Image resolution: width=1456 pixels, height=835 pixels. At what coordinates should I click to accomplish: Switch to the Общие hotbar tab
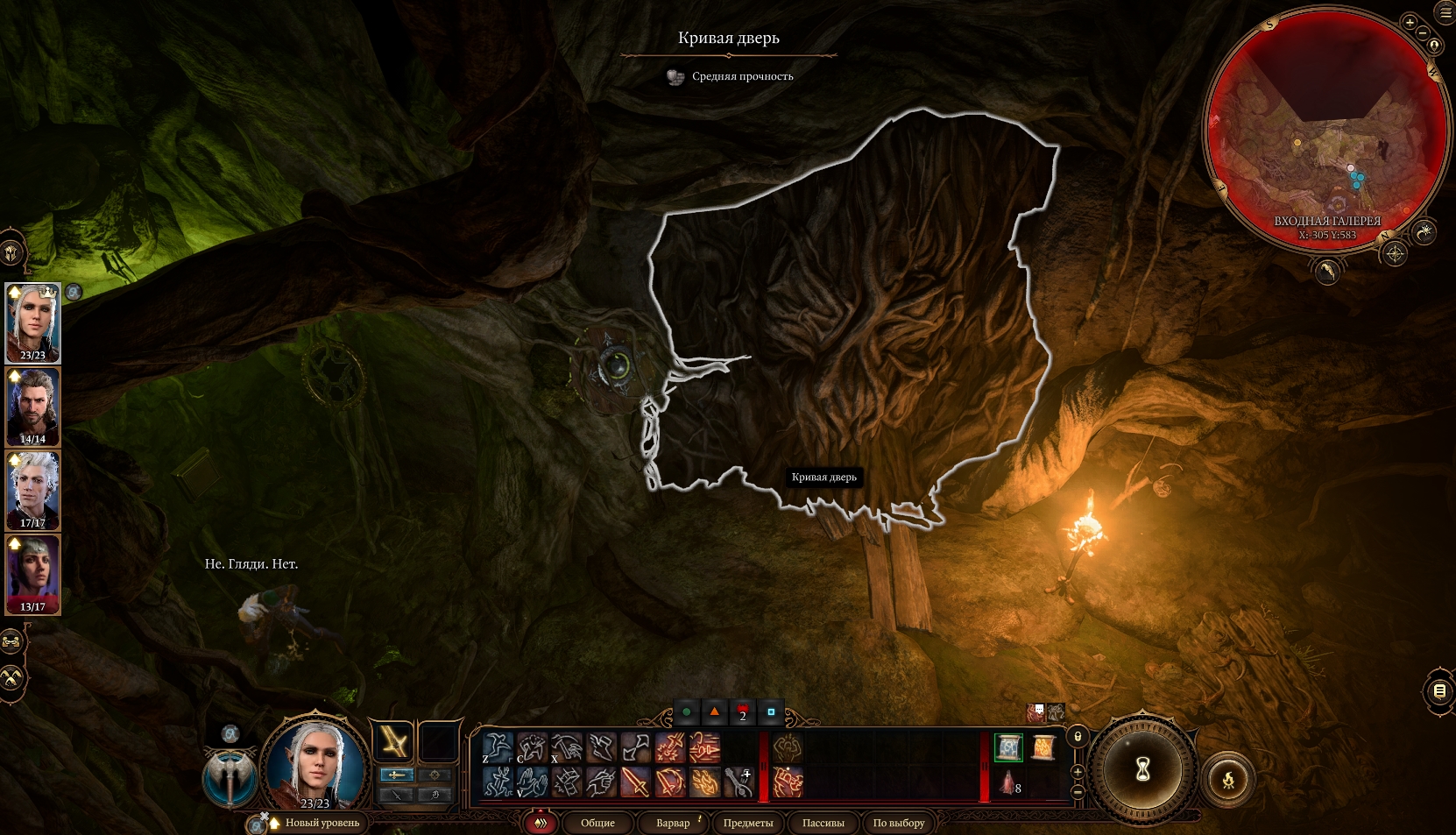click(597, 823)
